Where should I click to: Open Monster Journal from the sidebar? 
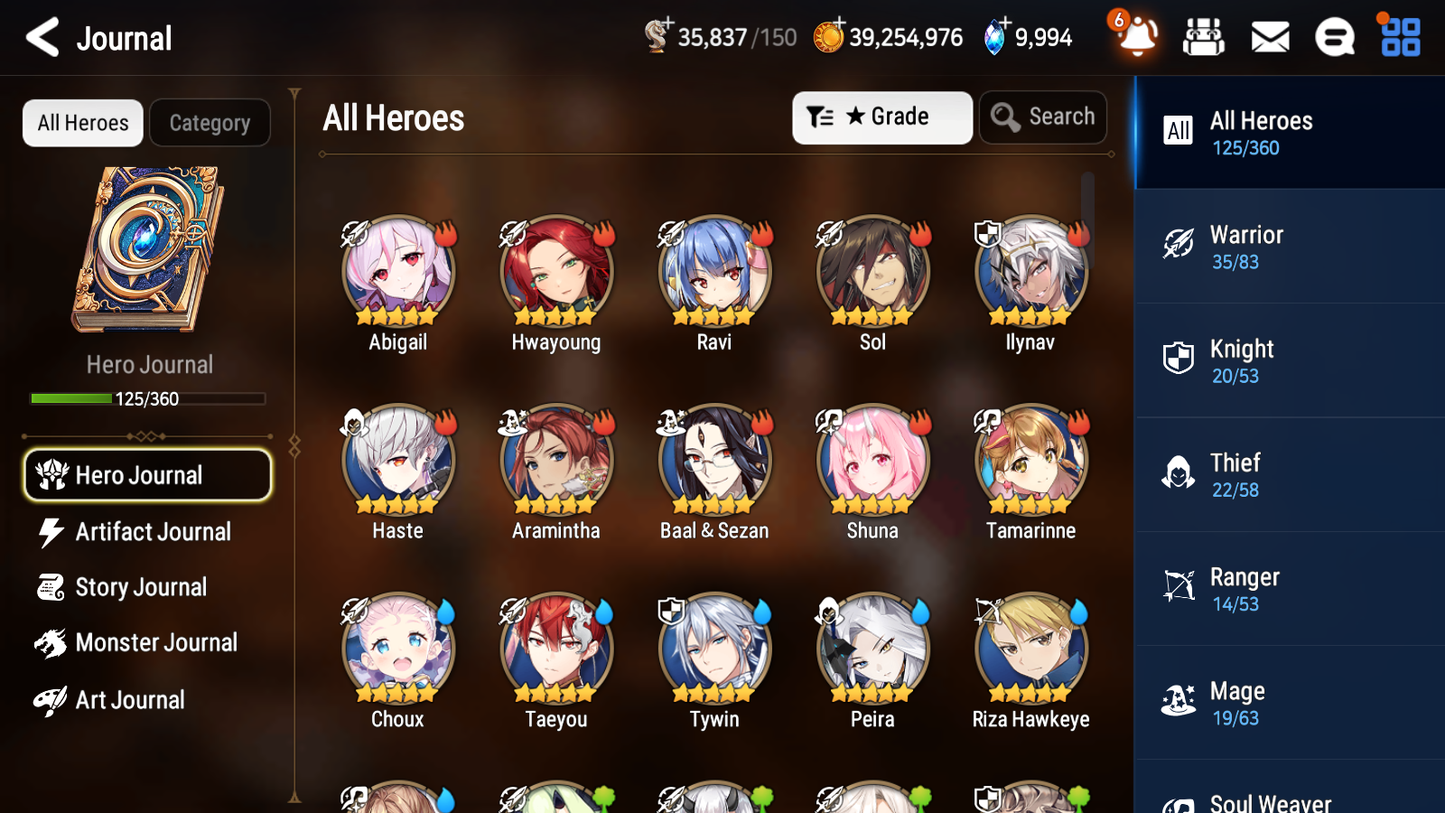[151, 643]
